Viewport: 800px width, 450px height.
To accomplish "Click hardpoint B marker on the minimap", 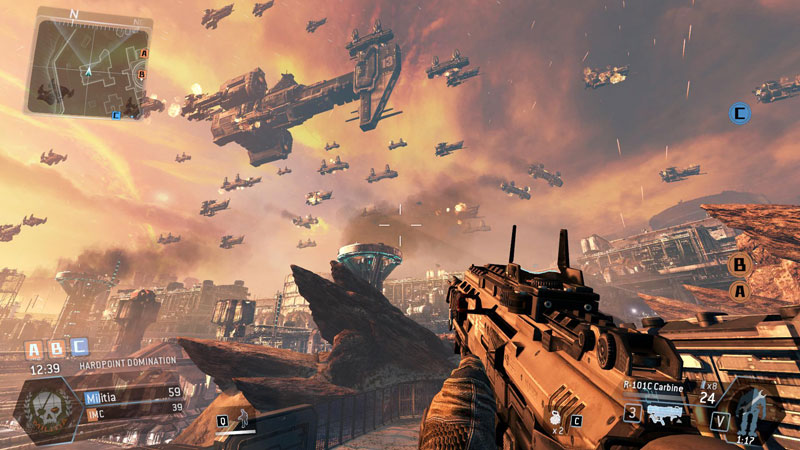I will (142, 74).
